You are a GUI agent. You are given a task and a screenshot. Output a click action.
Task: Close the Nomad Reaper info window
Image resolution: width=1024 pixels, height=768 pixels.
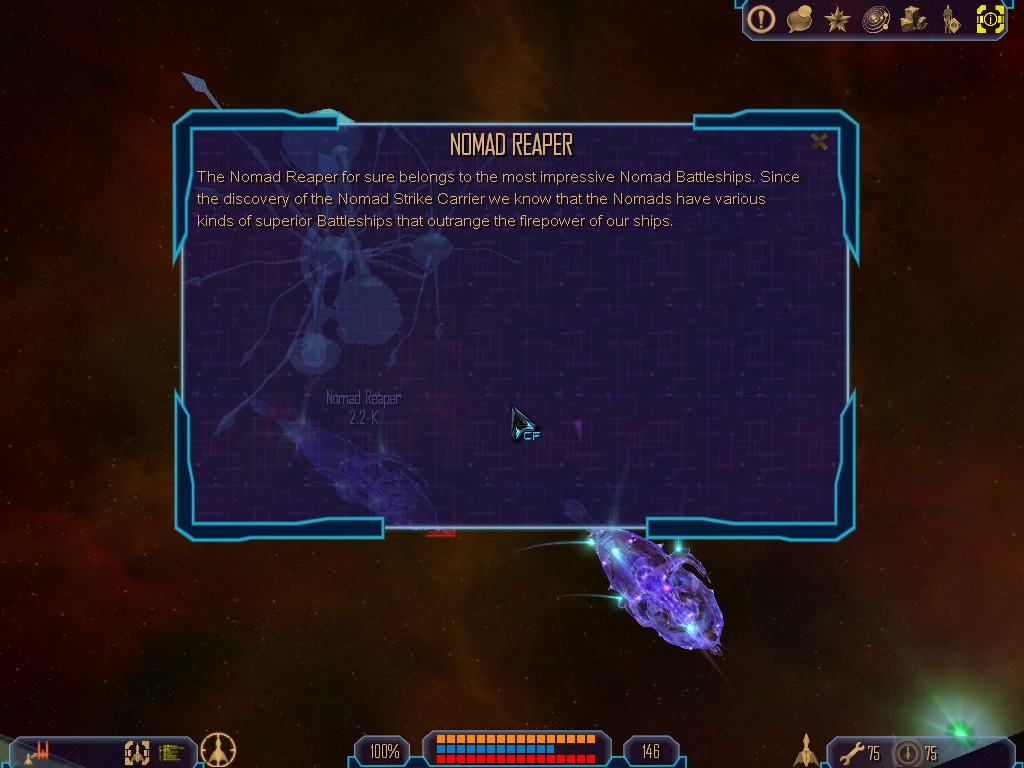tap(819, 142)
